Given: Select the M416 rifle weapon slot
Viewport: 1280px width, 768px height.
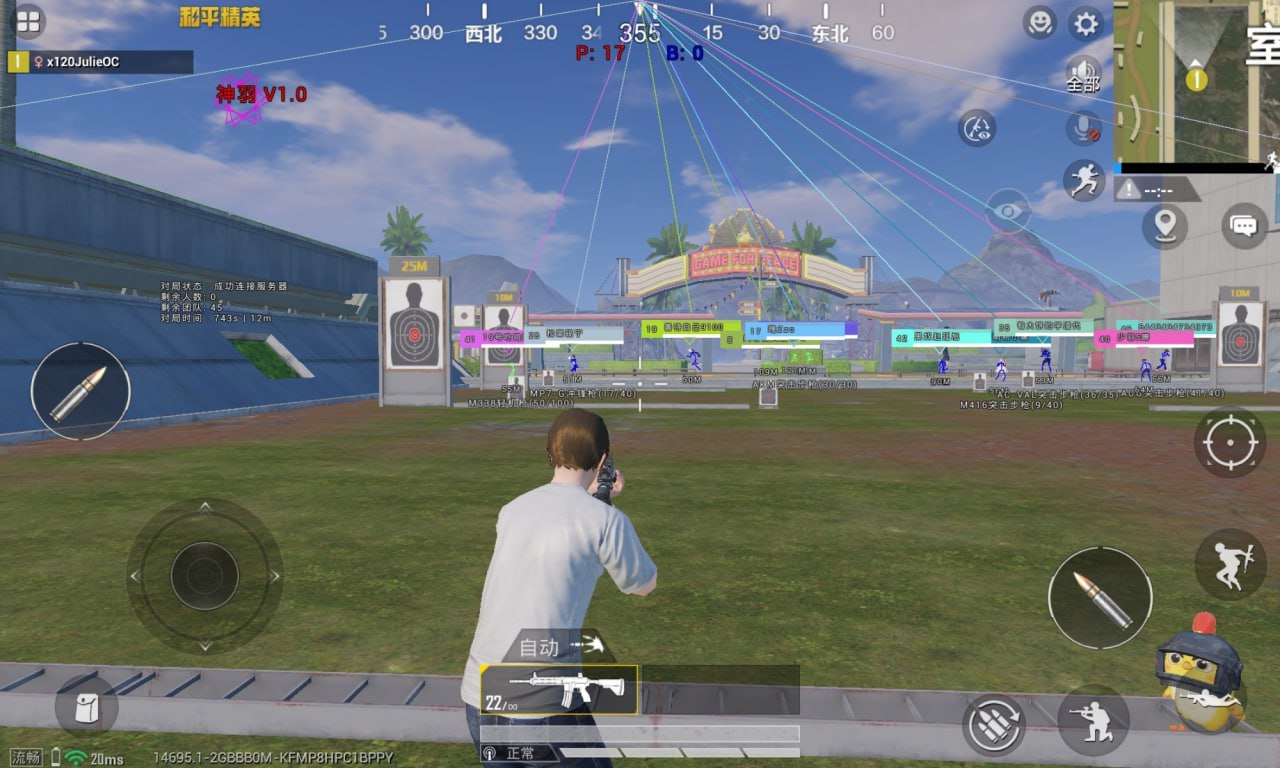Looking at the screenshot, I should pos(559,690).
